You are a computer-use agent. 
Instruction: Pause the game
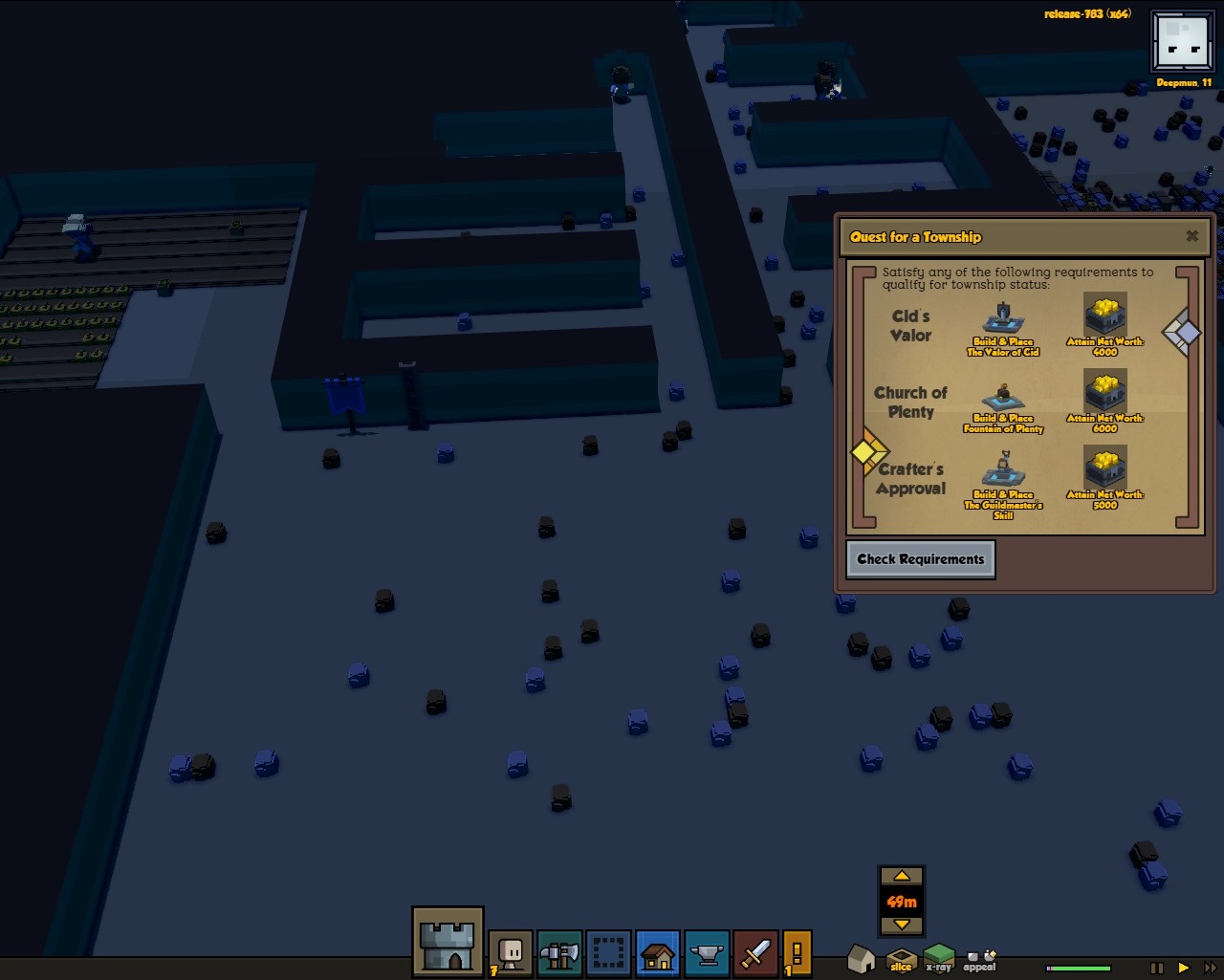point(1157,969)
